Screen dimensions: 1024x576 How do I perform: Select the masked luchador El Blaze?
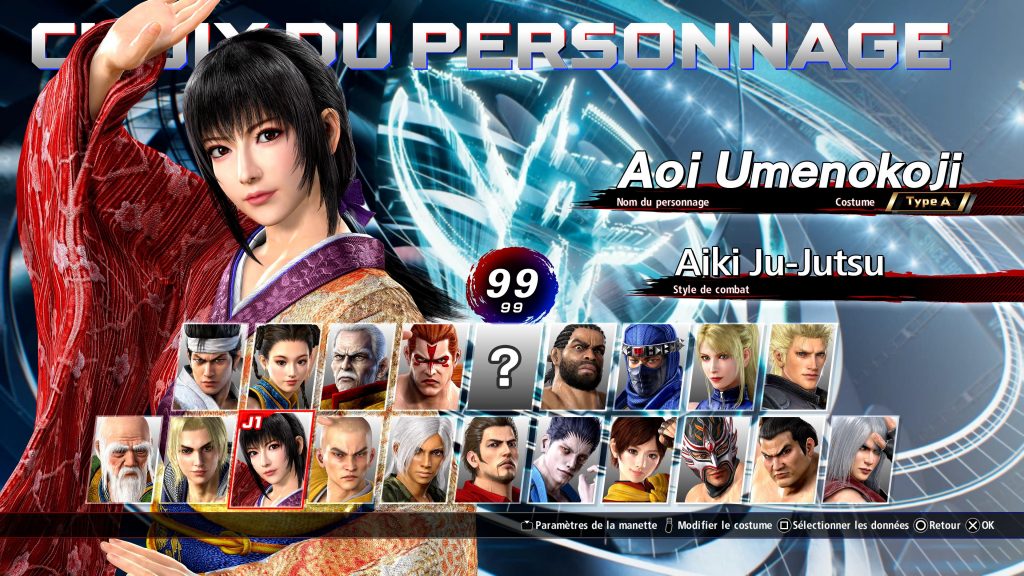click(710, 459)
